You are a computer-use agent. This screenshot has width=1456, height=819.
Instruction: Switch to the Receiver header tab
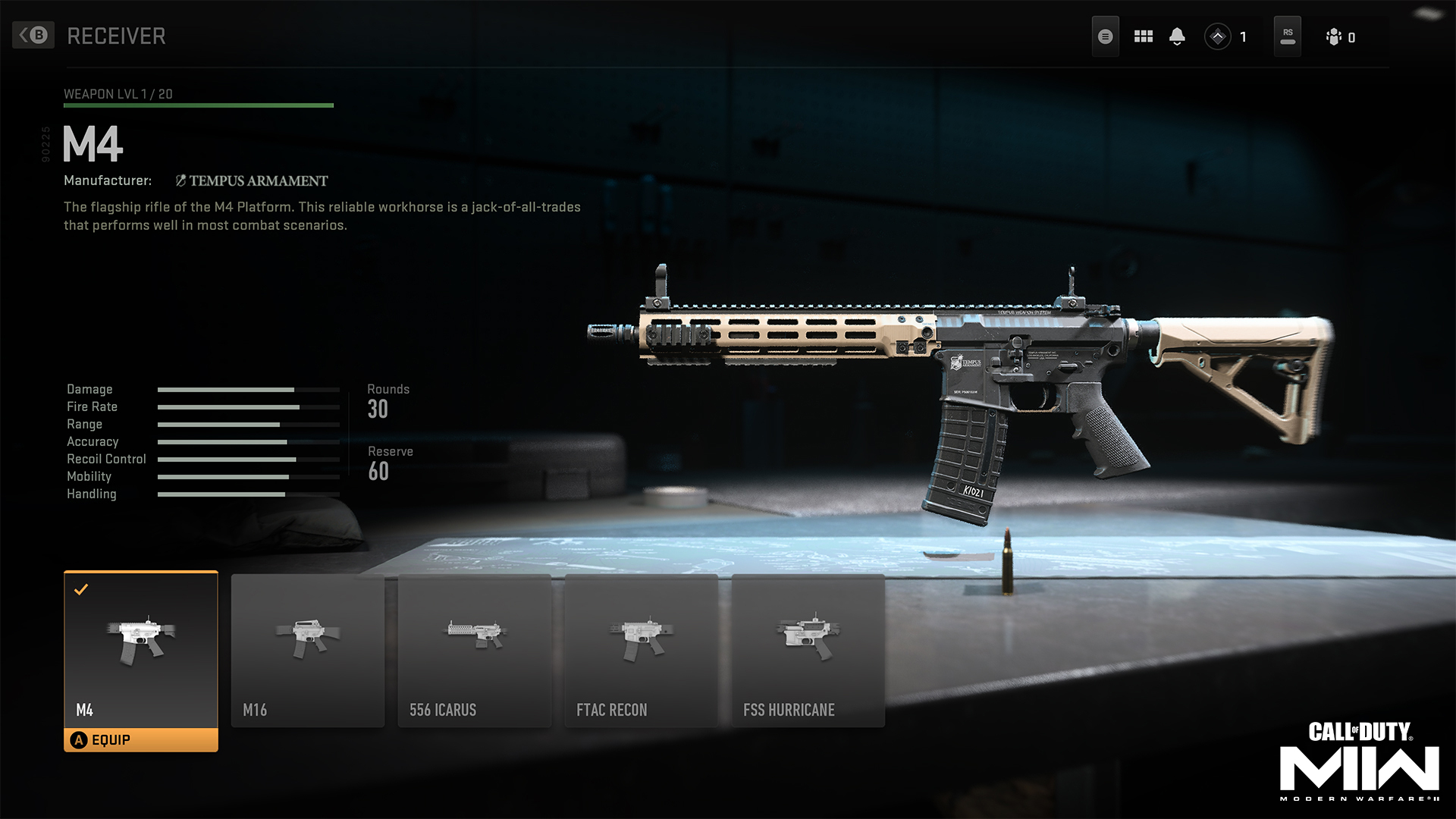[115, 35]
